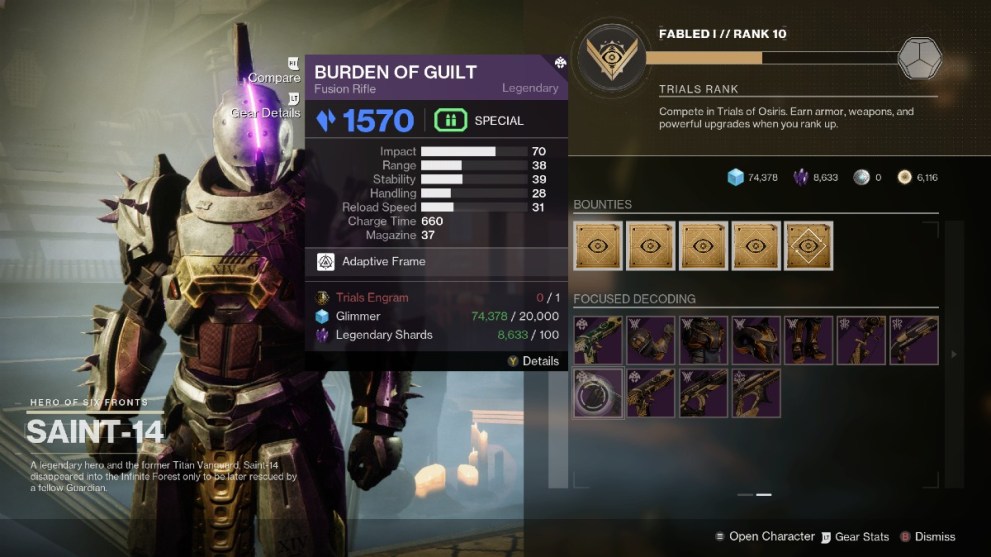Screen dimensions: 991x557
Task: Choose the green hand cannon focusing item
Action: click(598, 340)
